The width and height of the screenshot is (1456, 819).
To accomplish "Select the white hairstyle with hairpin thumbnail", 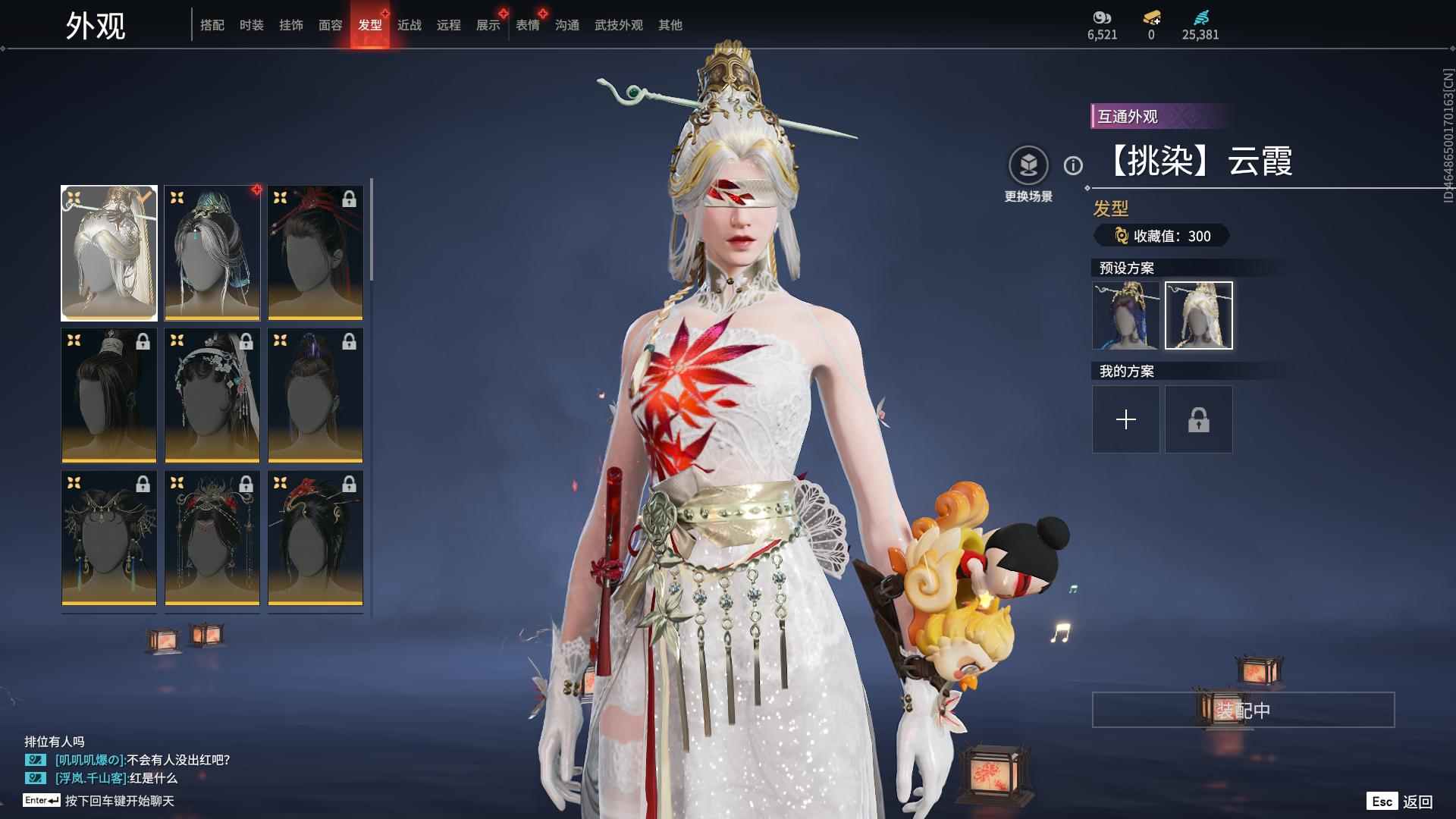I will click(x=109, y=253).
